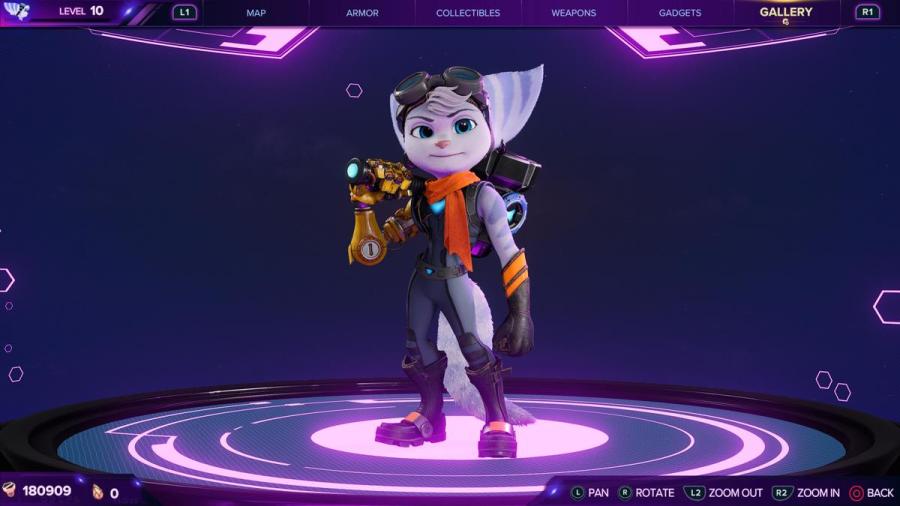Screen dimensions: 900x506
Task: Open the Armor tab
Action: pos(362,13)
